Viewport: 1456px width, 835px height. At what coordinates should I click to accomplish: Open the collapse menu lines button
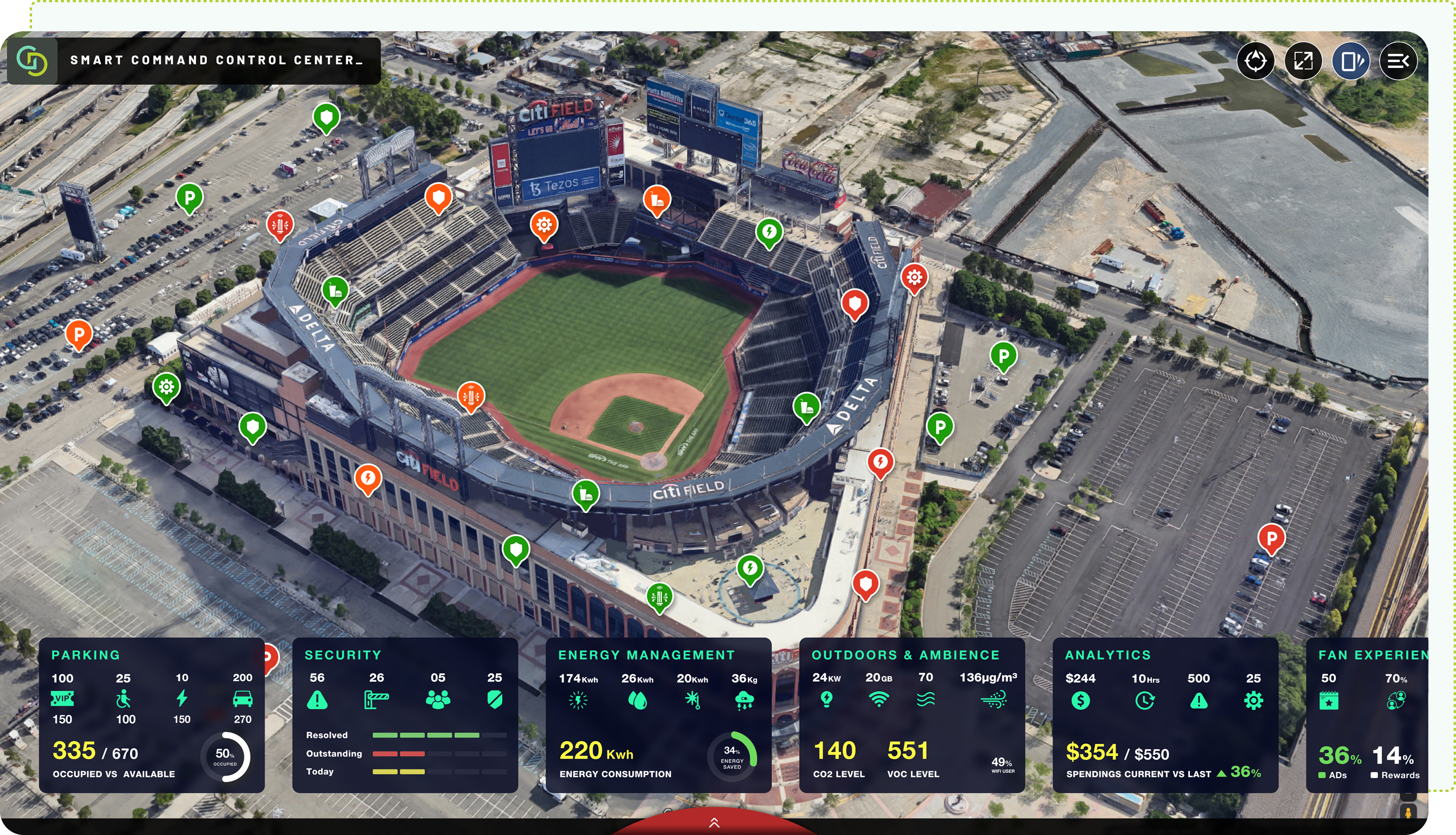pyautogui.click(x=1398, y=61)
